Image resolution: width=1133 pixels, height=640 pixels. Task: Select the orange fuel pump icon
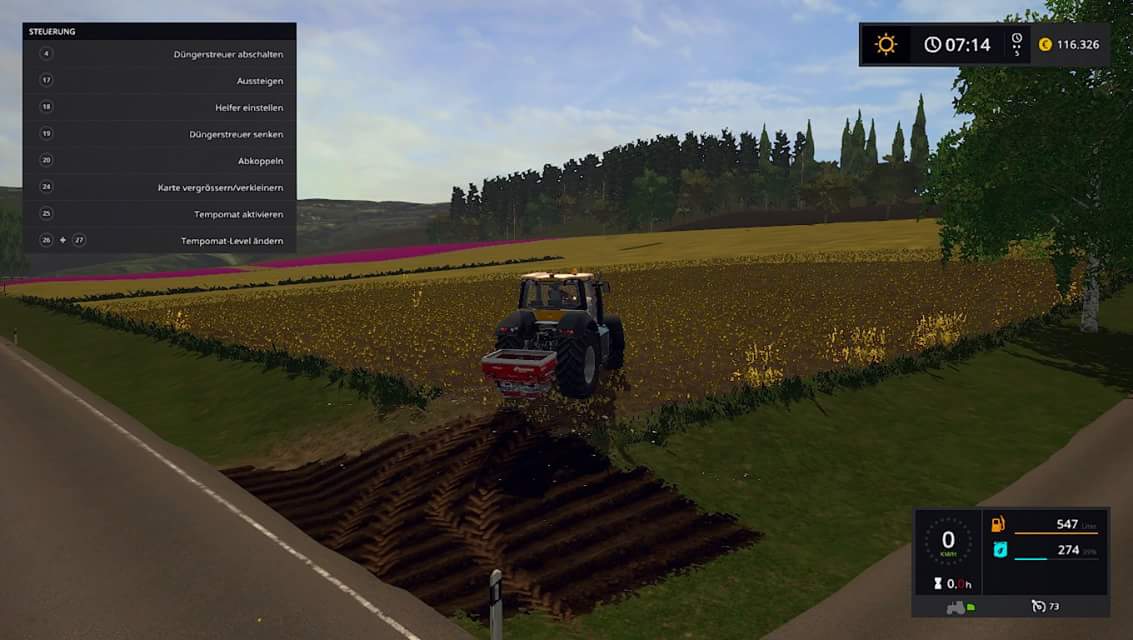[998, 524]
